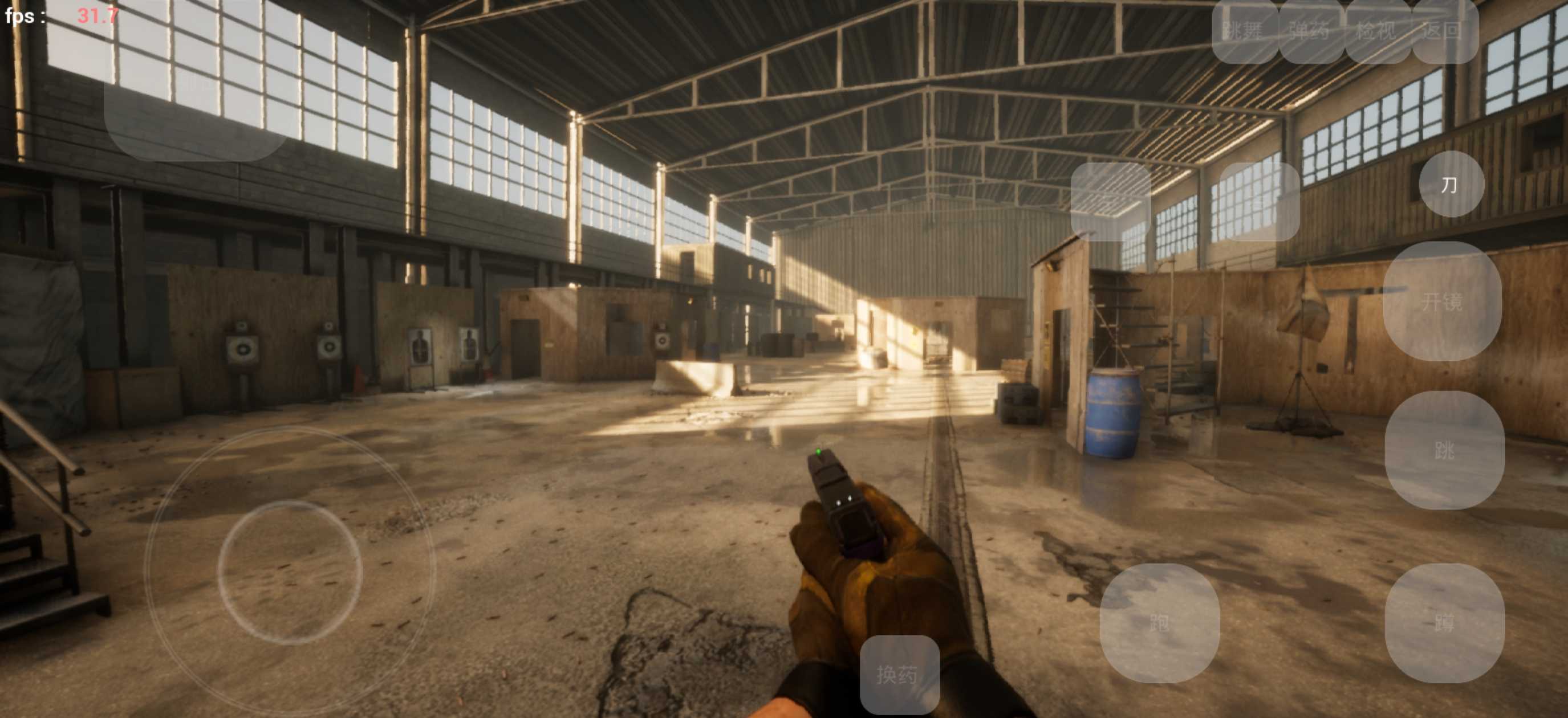Crouch using the 蹲 button

1444,622
